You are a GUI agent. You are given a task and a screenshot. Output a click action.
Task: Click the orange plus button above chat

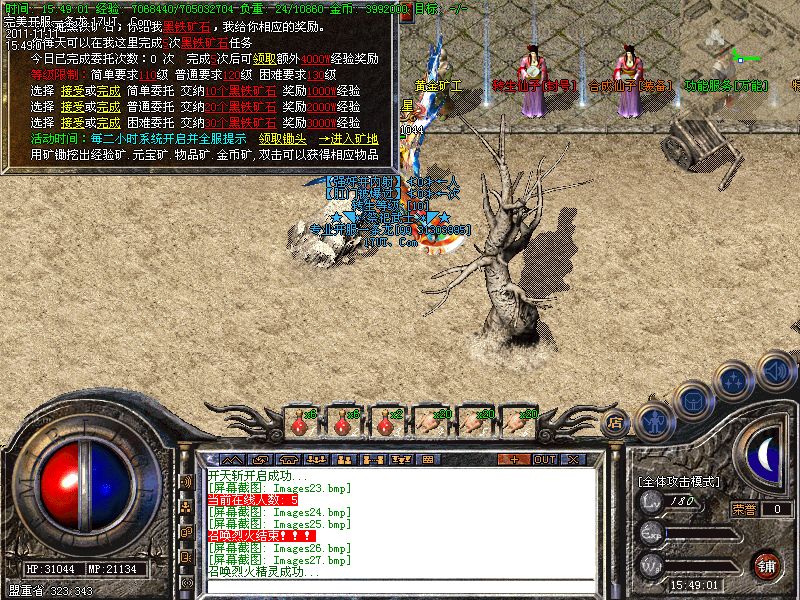[514, 459]
